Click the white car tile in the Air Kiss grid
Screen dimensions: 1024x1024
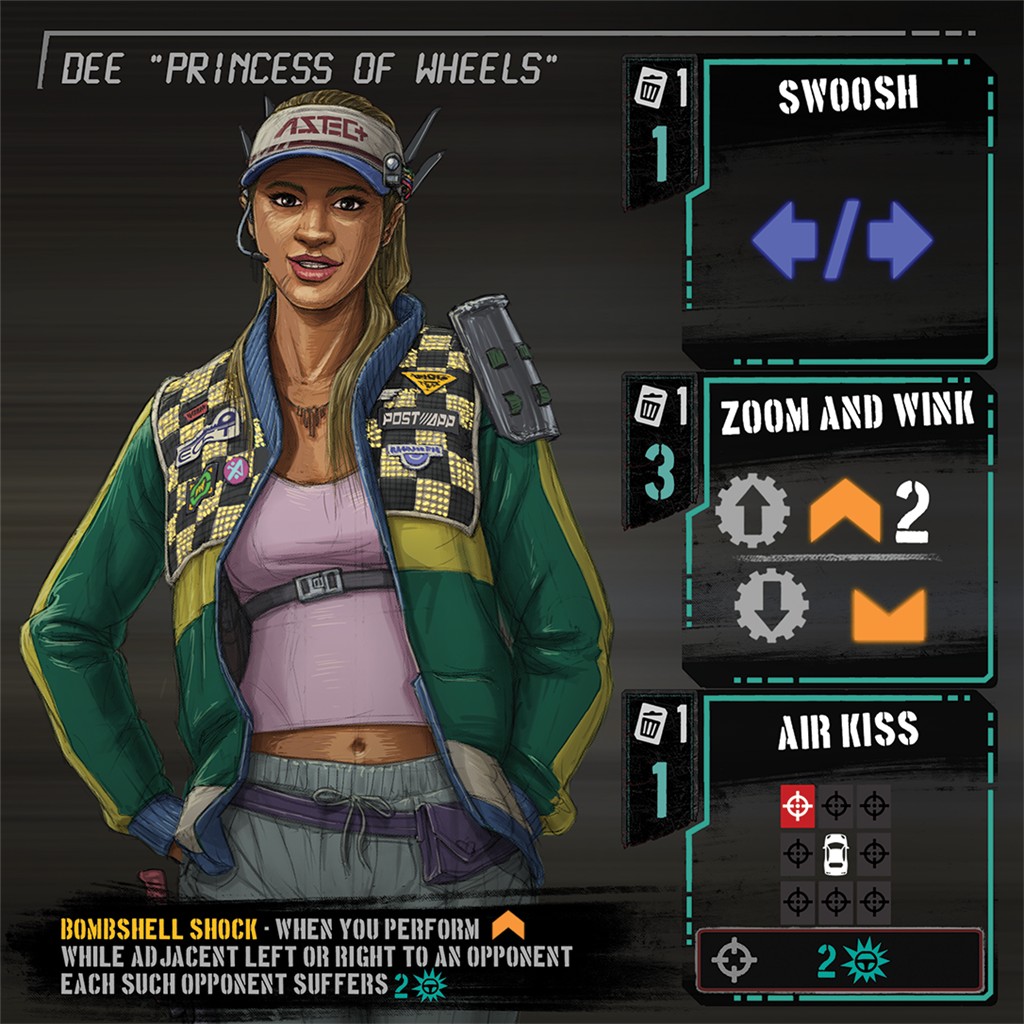tap(835, 854)
